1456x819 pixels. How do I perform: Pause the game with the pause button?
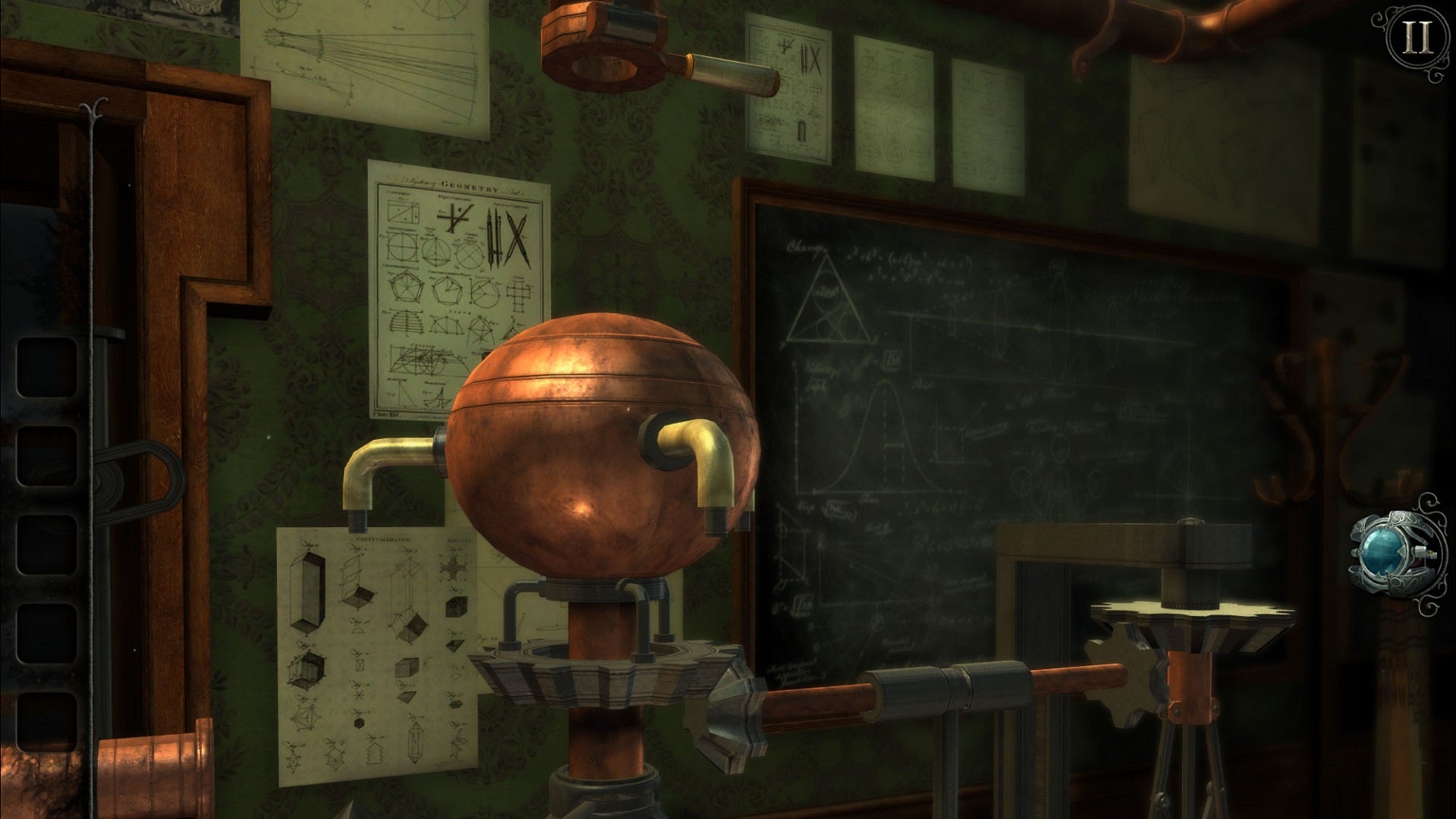pos(1416,39)
